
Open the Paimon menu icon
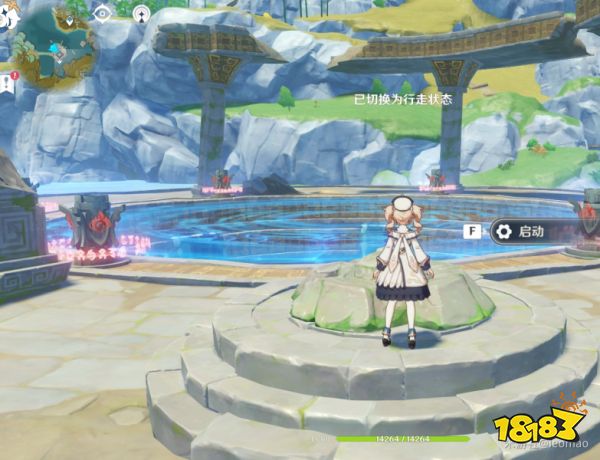8,13
